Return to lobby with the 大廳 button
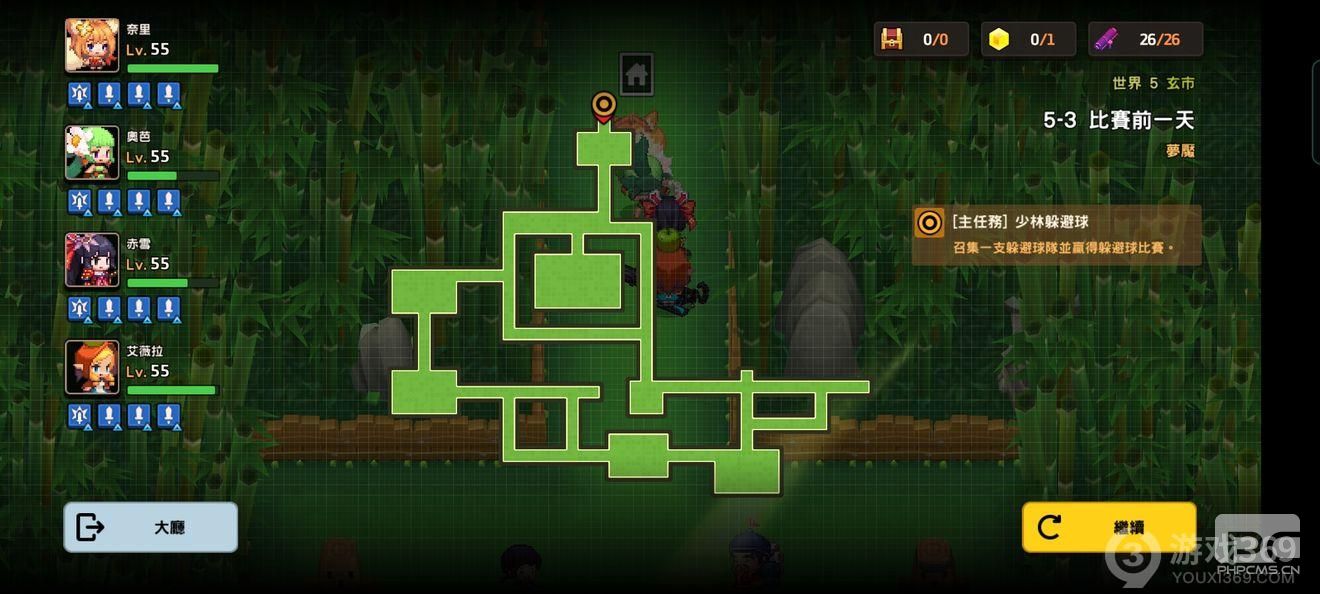 [150, 527]
